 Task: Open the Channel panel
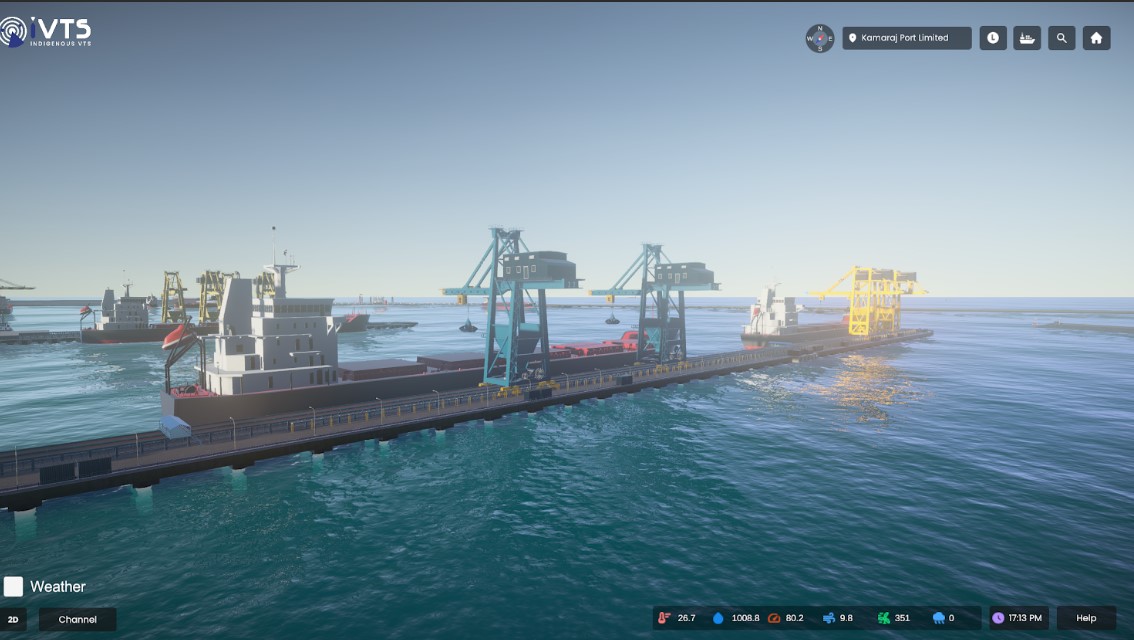(x=78, y=619)
